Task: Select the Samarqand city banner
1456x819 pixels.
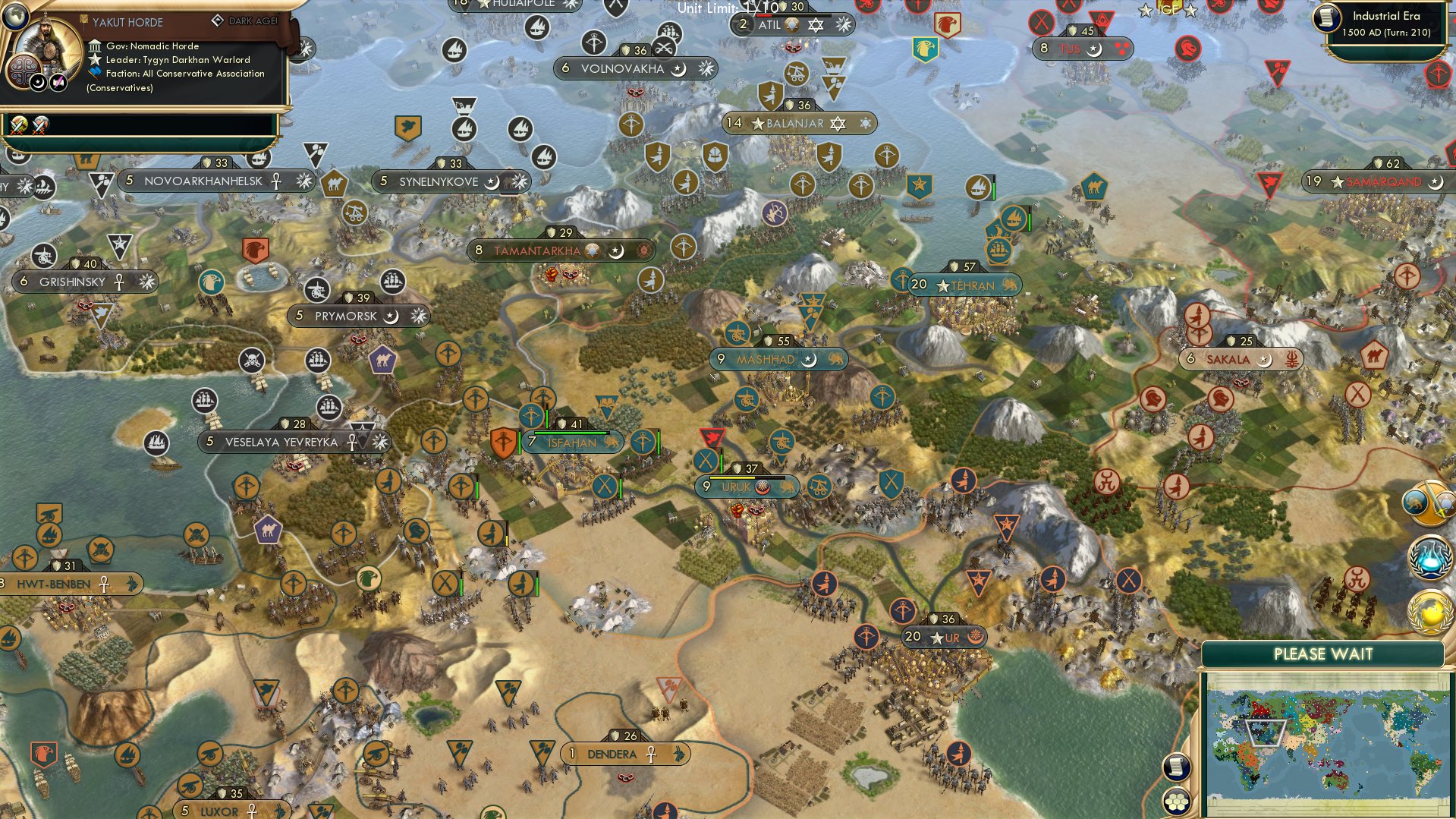Action: click(1379, 182)
